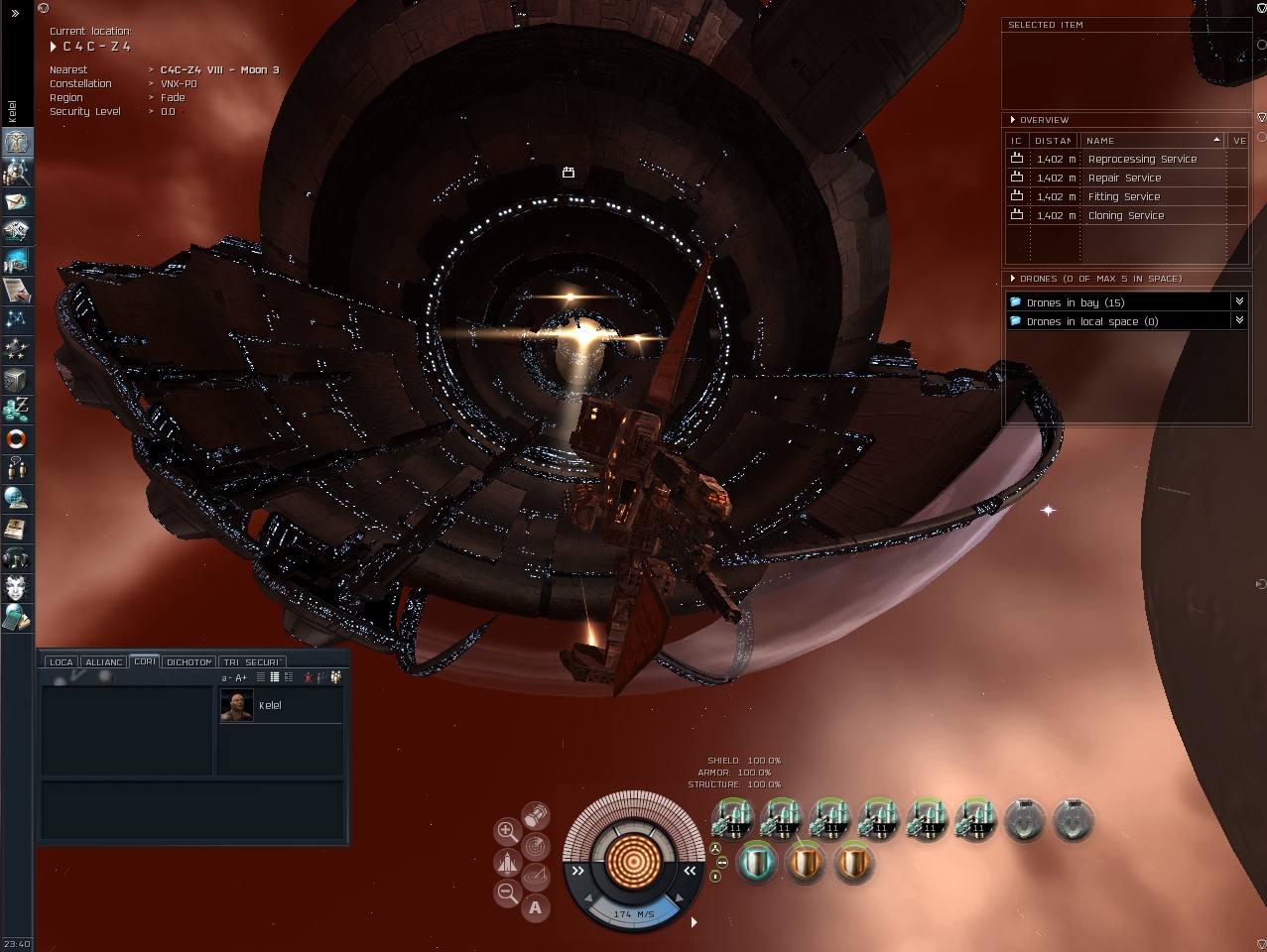Viewport: 1267px width, 952px height.
Task: Click the zoom-in magnifier button
Action: point(507,831)
